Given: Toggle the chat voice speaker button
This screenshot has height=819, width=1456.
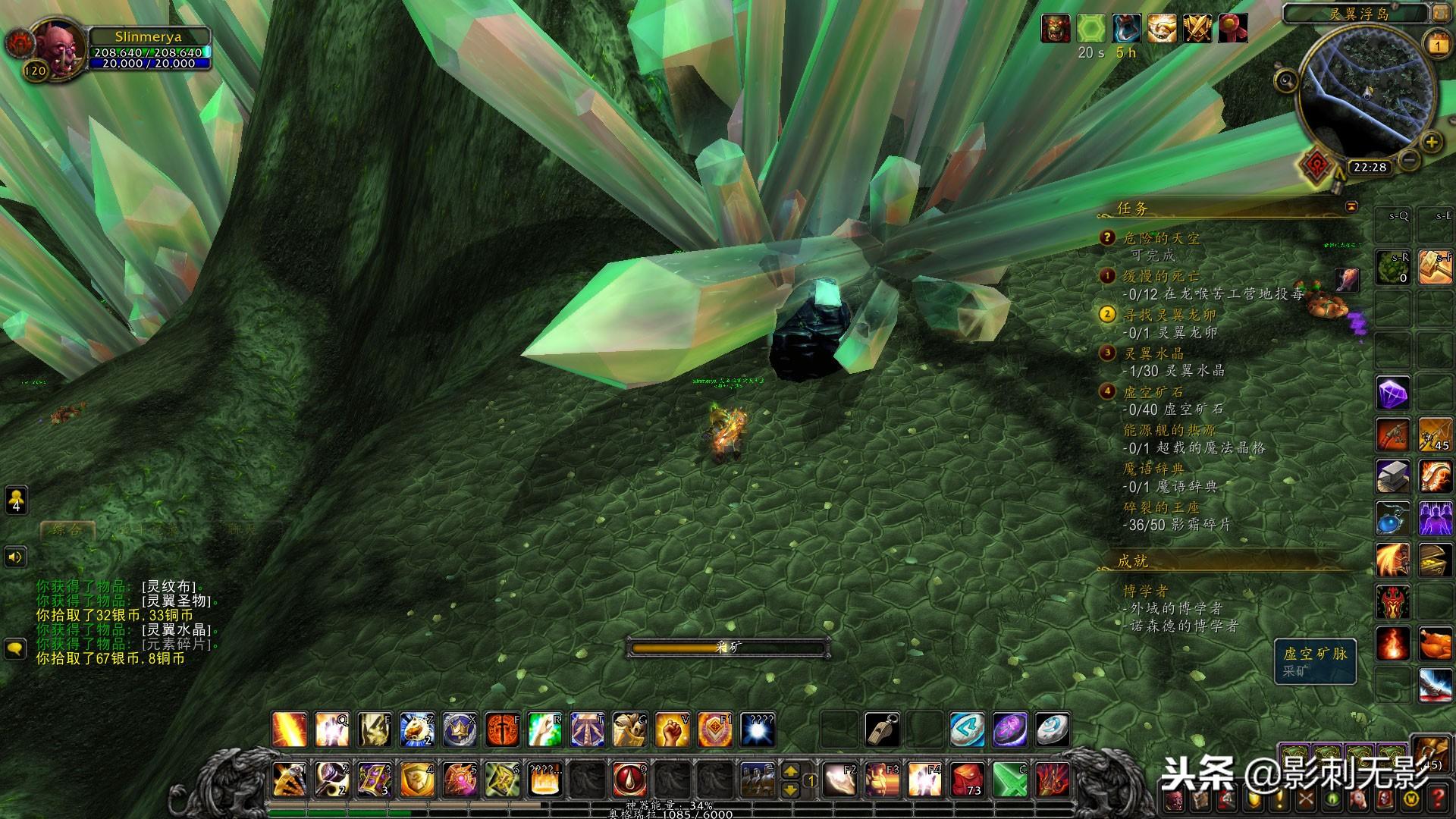Looking at the screenshot, I should 16,557.
